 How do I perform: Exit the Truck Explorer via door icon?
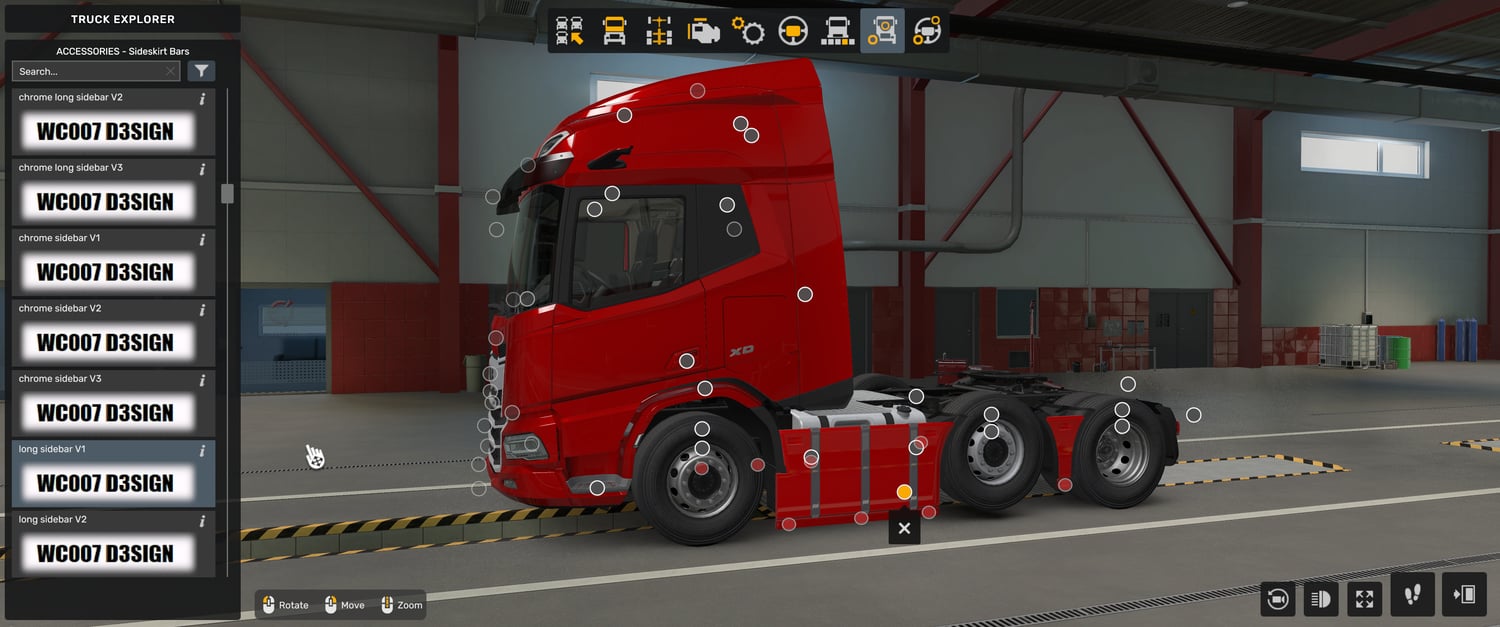1464,595
